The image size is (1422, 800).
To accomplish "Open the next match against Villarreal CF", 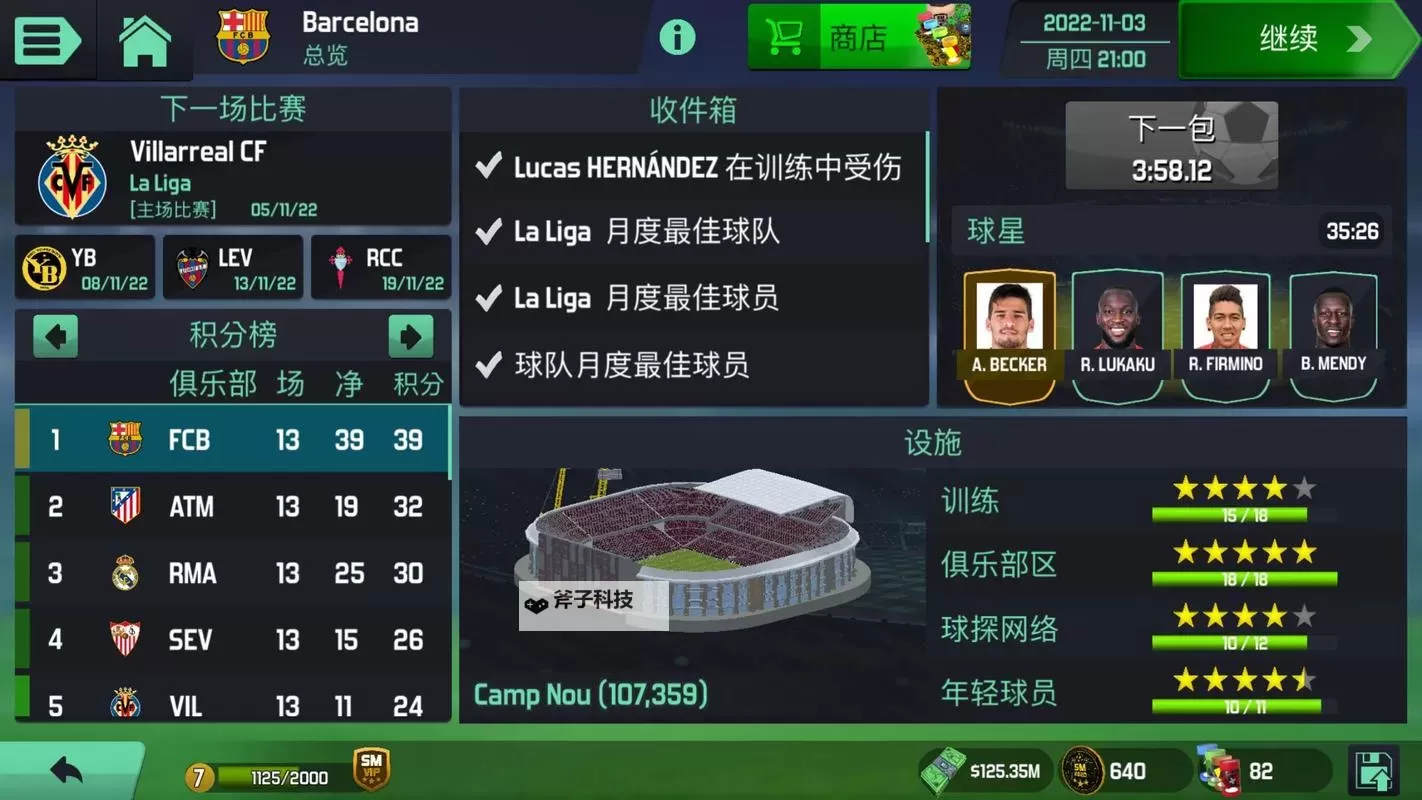I will (x=232, y=178).
